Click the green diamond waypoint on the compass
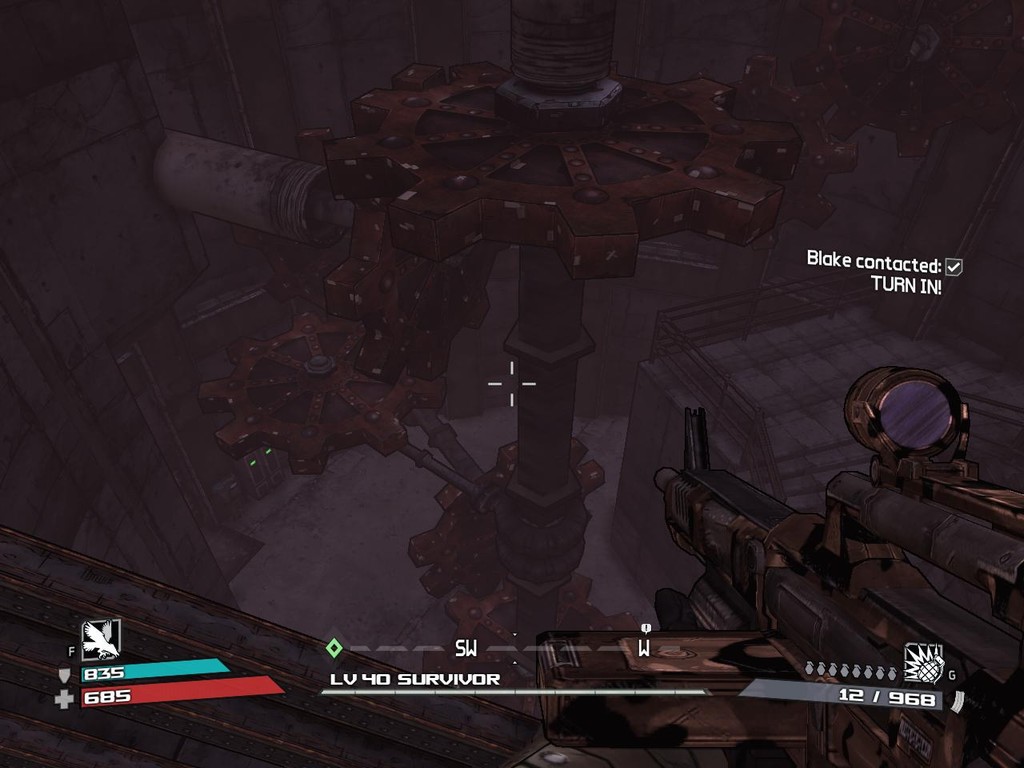Screen dimensions: 1024x768 click(334, 648)
